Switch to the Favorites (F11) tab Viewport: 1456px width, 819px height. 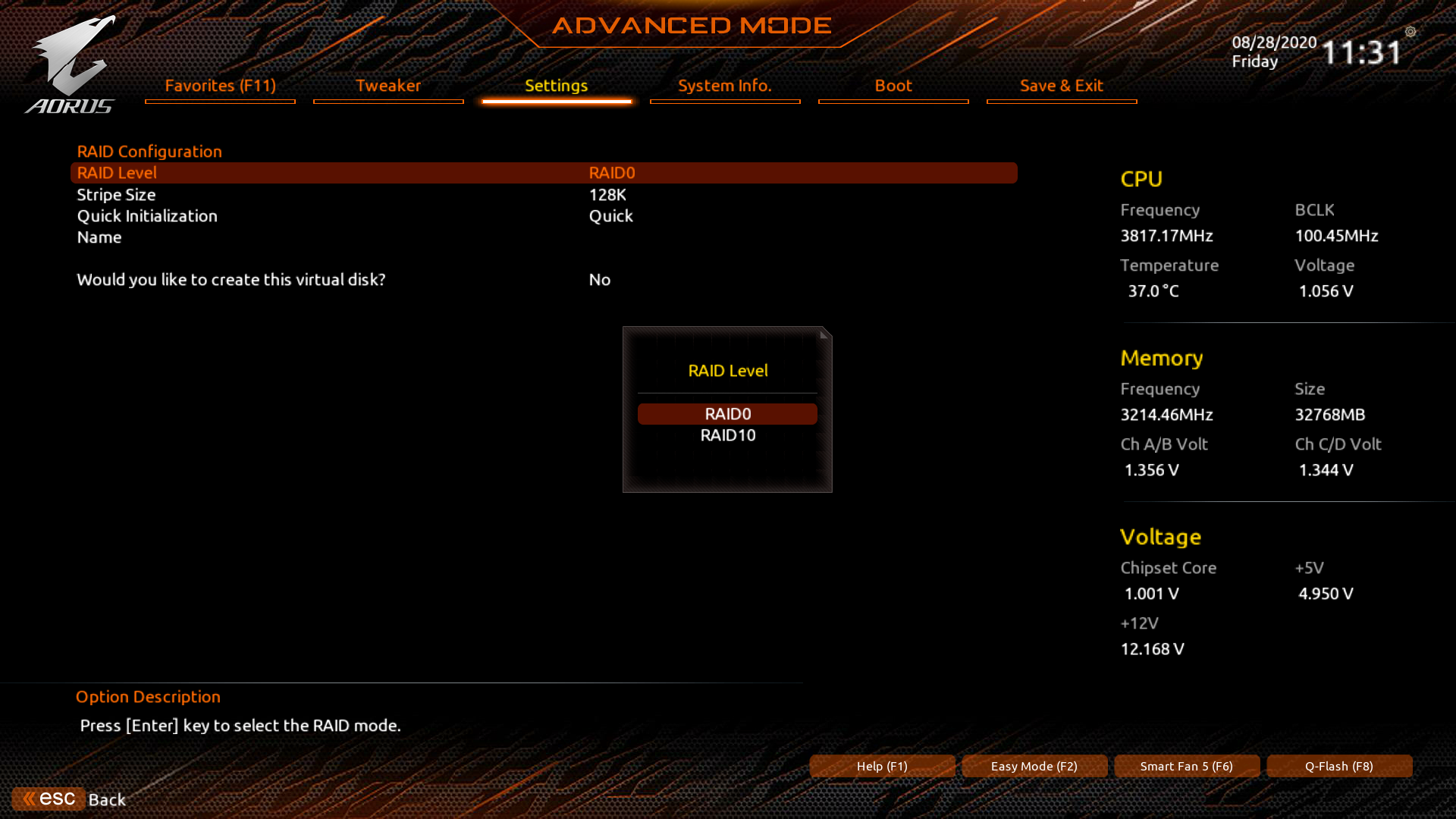[220, 86]
